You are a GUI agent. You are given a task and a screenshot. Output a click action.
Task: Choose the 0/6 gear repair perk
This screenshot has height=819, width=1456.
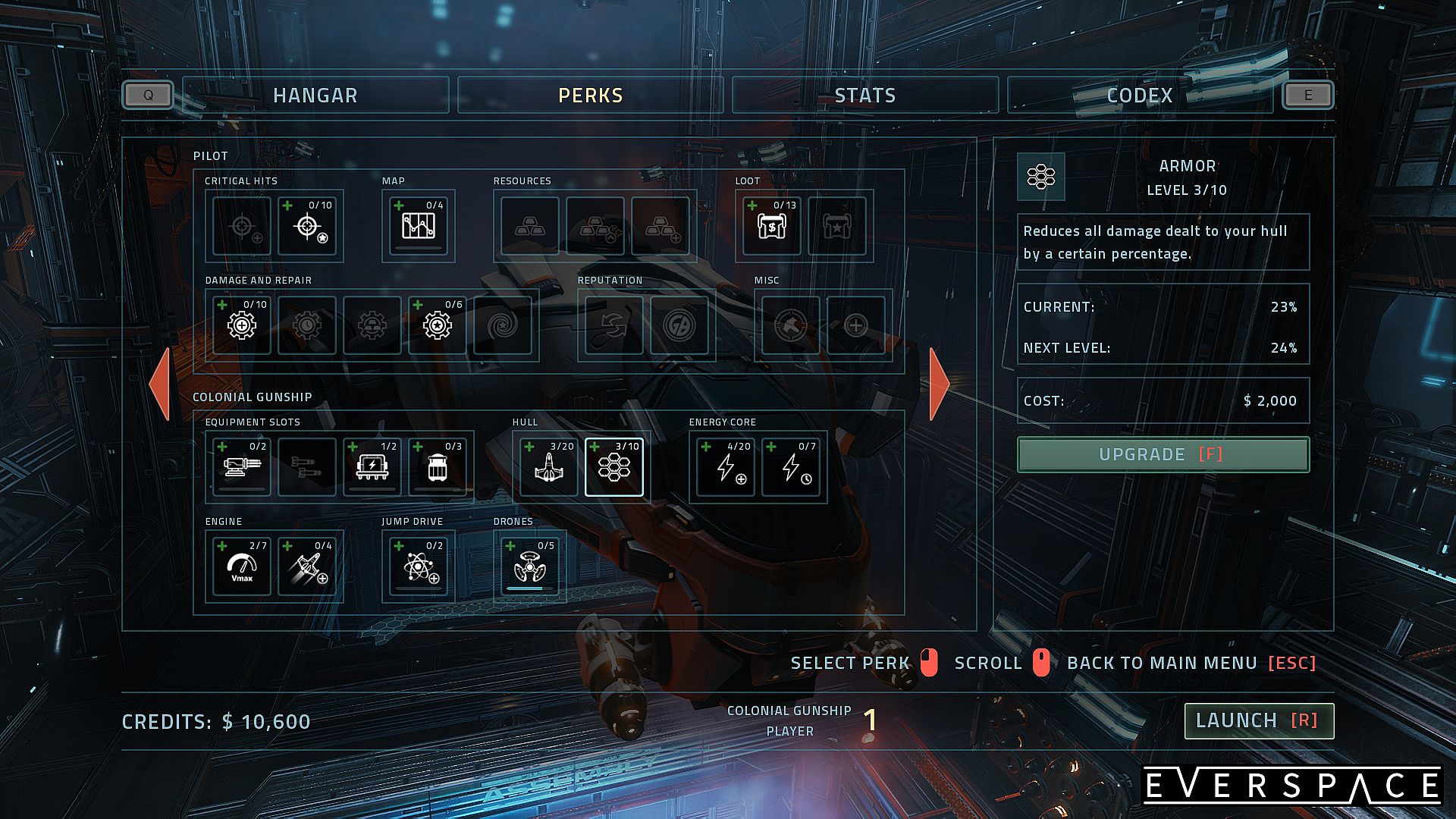coord(437,325)
